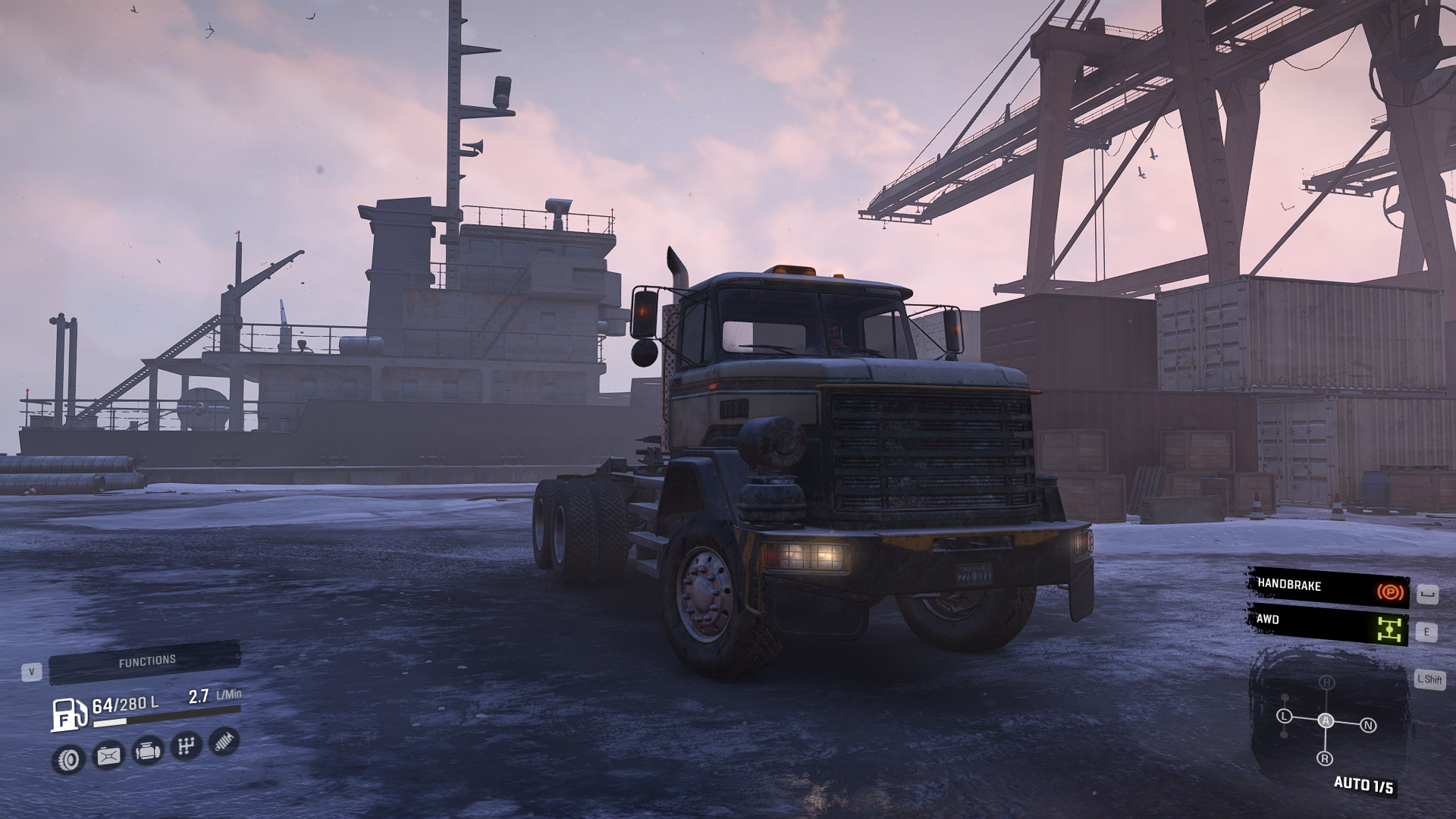Image resolution: width=1456 pixels, height=819 pixels.
Task: Select the fuel pump icon
Action: pos(68,714)
